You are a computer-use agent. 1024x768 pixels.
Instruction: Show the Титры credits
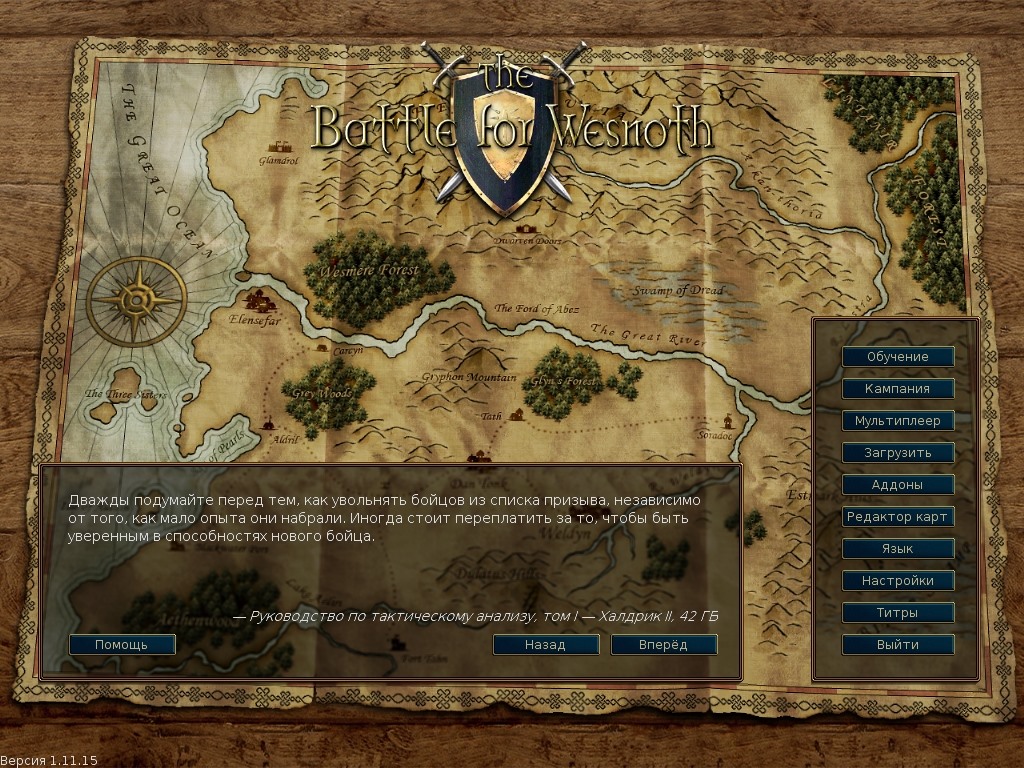[x=897, y=613]
